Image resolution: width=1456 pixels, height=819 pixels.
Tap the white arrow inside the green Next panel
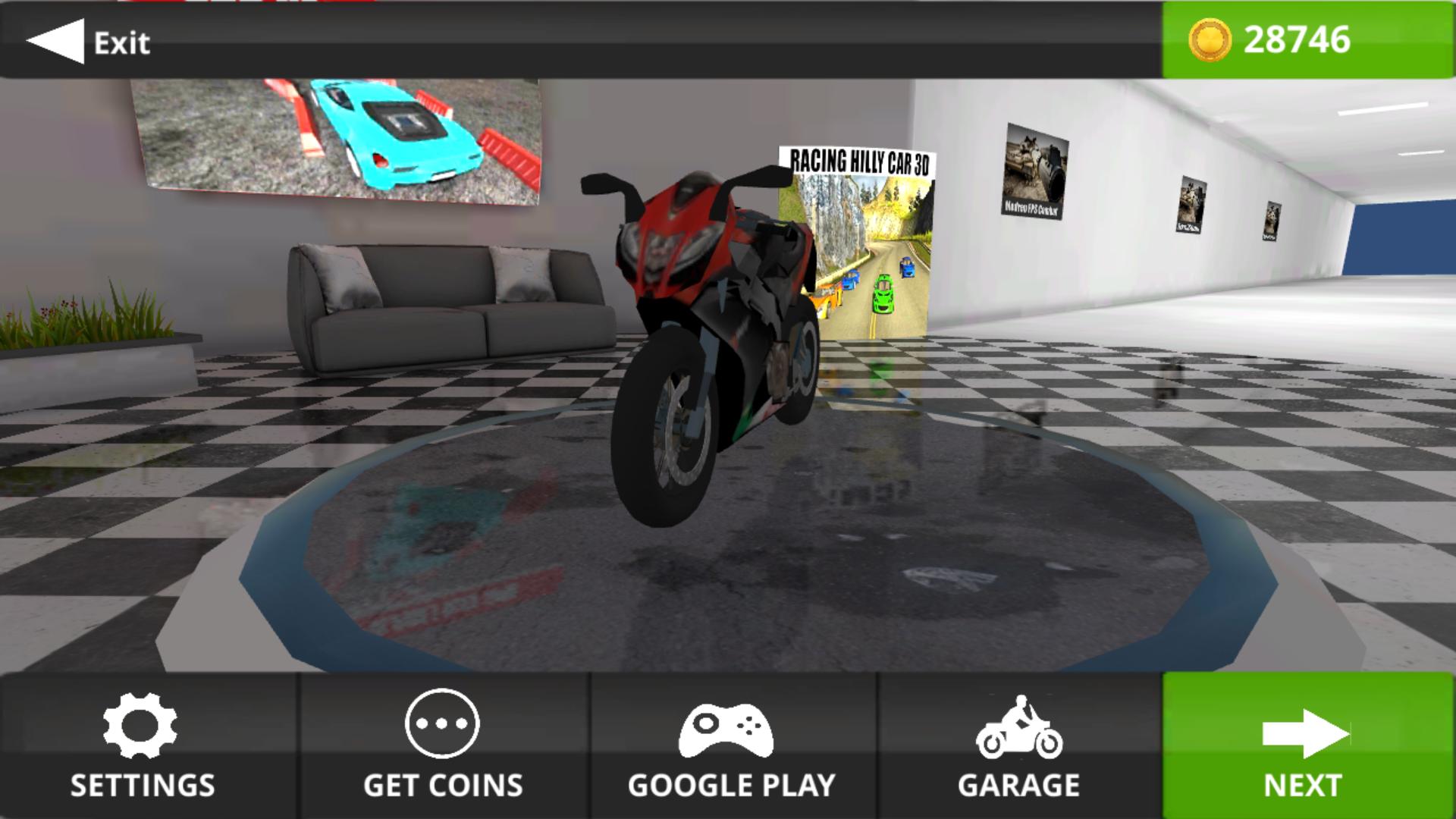pos(1306,732)
